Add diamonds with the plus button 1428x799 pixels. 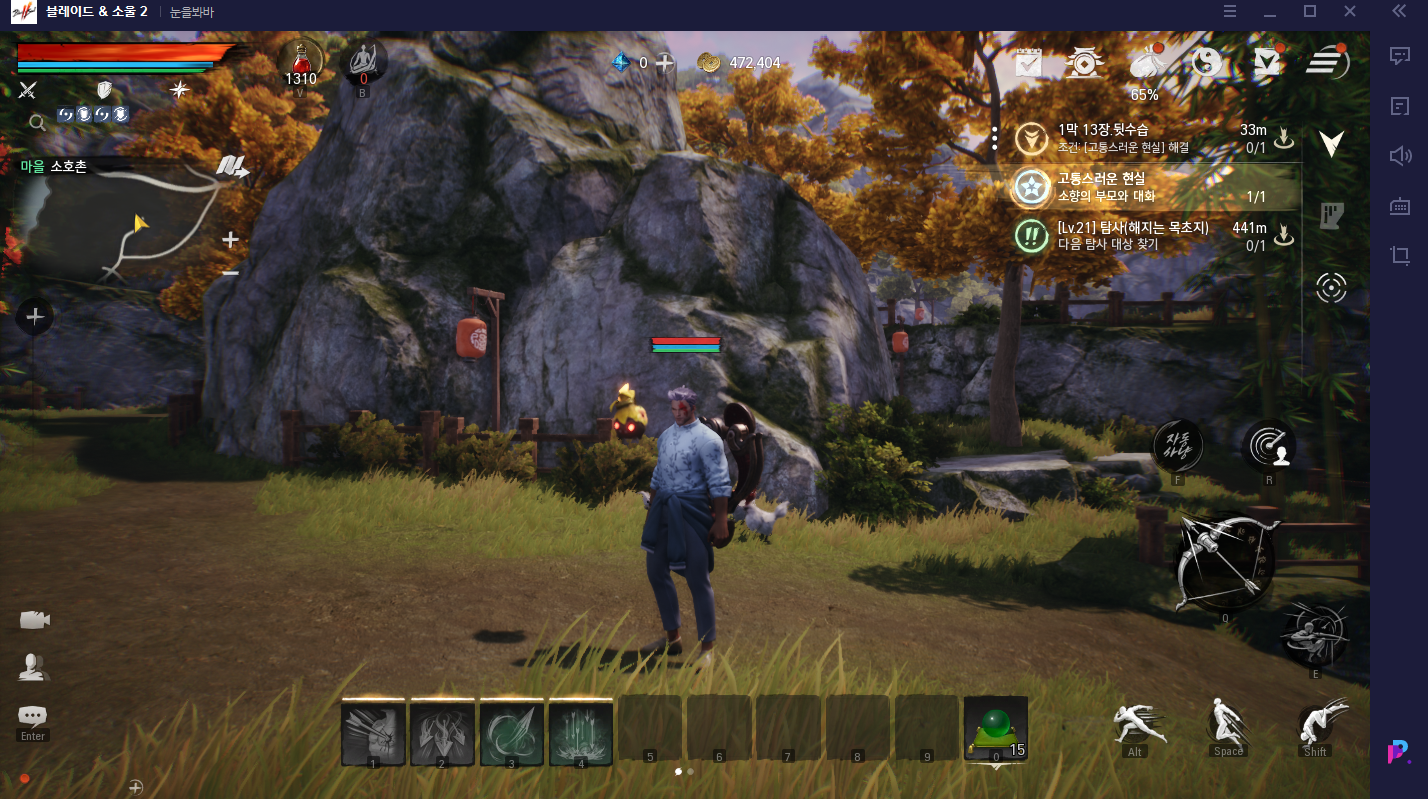coord(665,62)
